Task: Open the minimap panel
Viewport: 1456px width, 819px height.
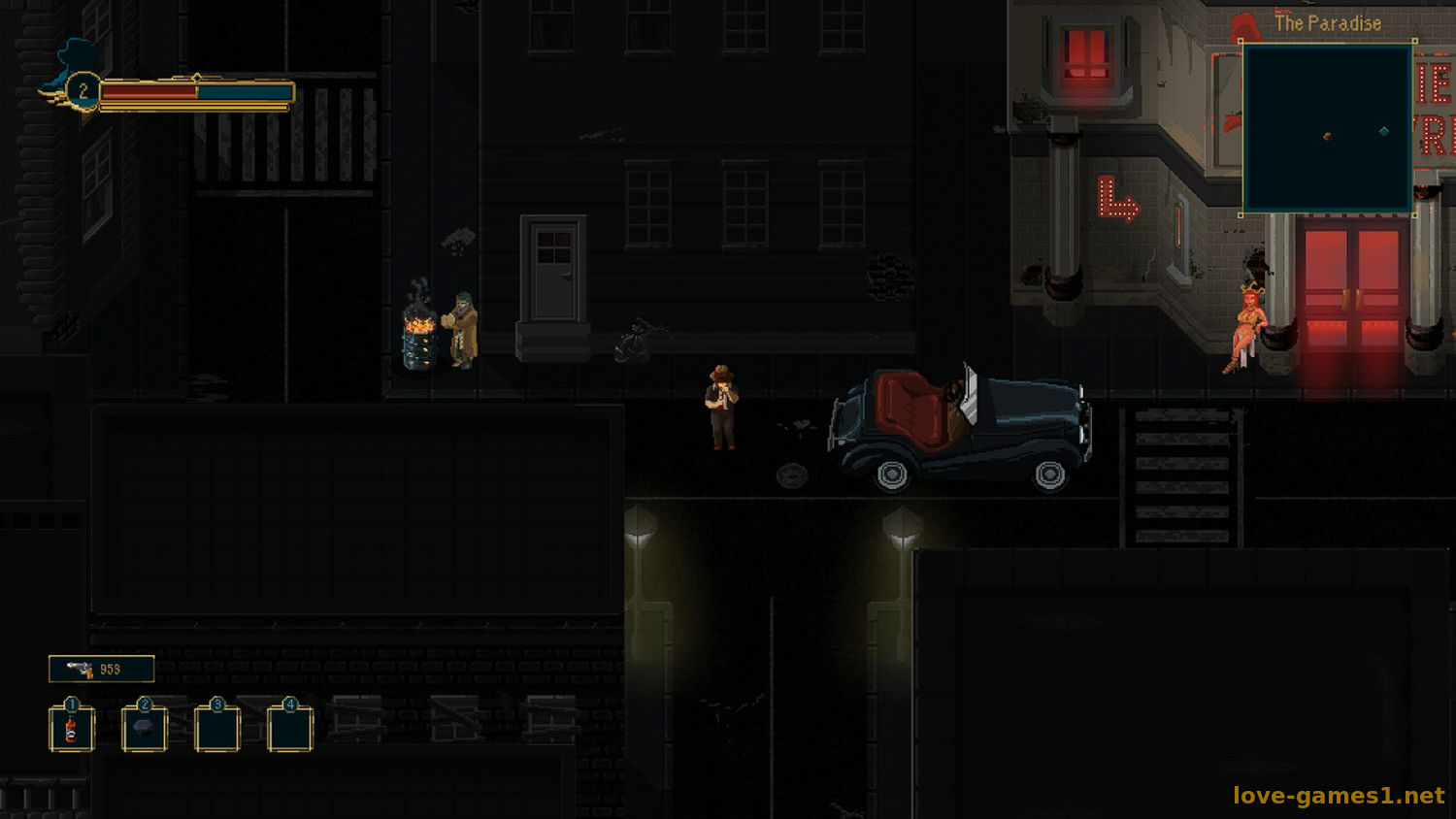Action: [x=1327, y=127]
